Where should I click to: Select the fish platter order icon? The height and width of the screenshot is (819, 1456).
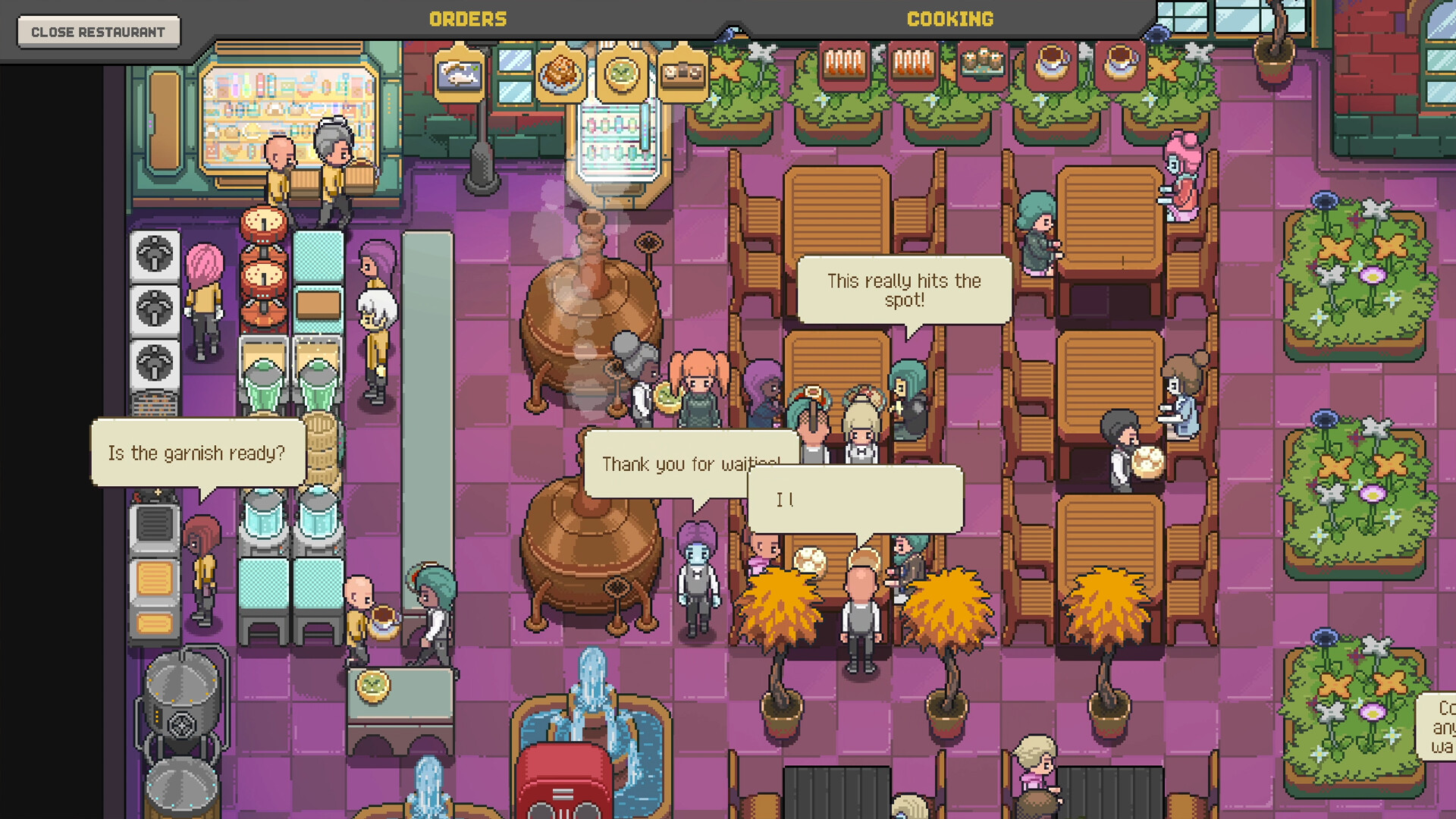pyautogui.click(x=460, y=74)
